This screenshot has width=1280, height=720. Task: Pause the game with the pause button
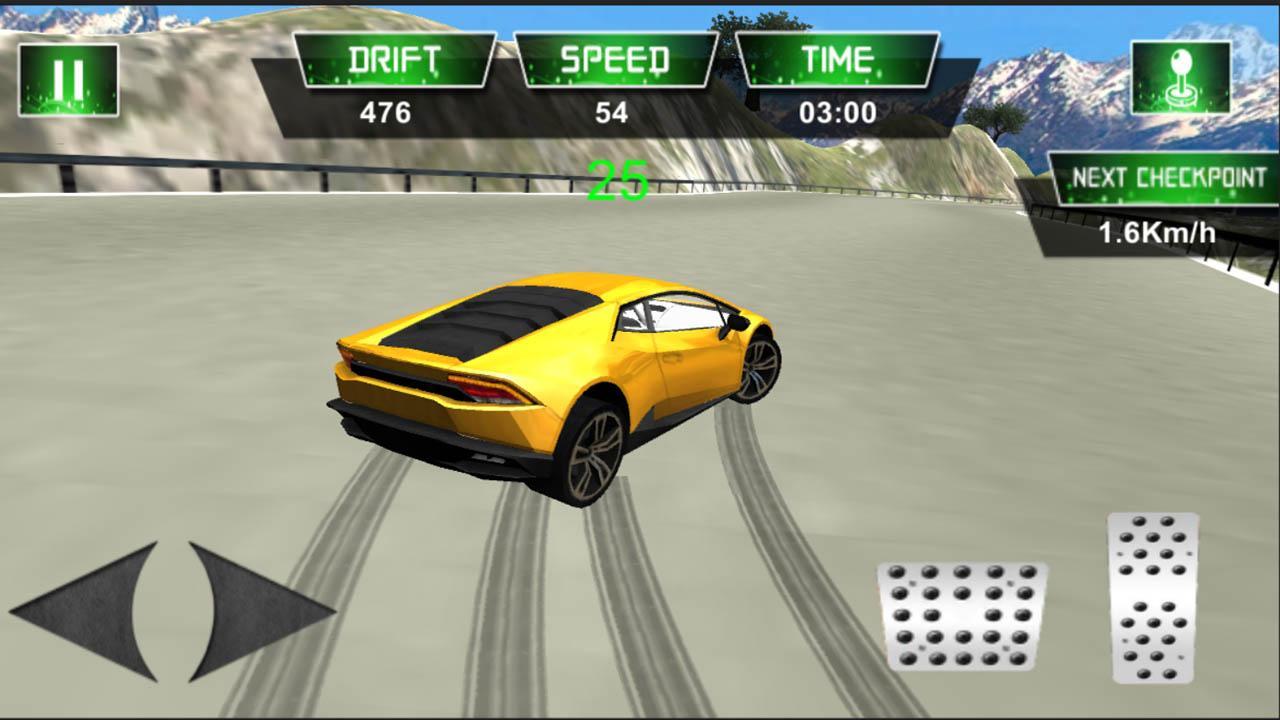68,80
